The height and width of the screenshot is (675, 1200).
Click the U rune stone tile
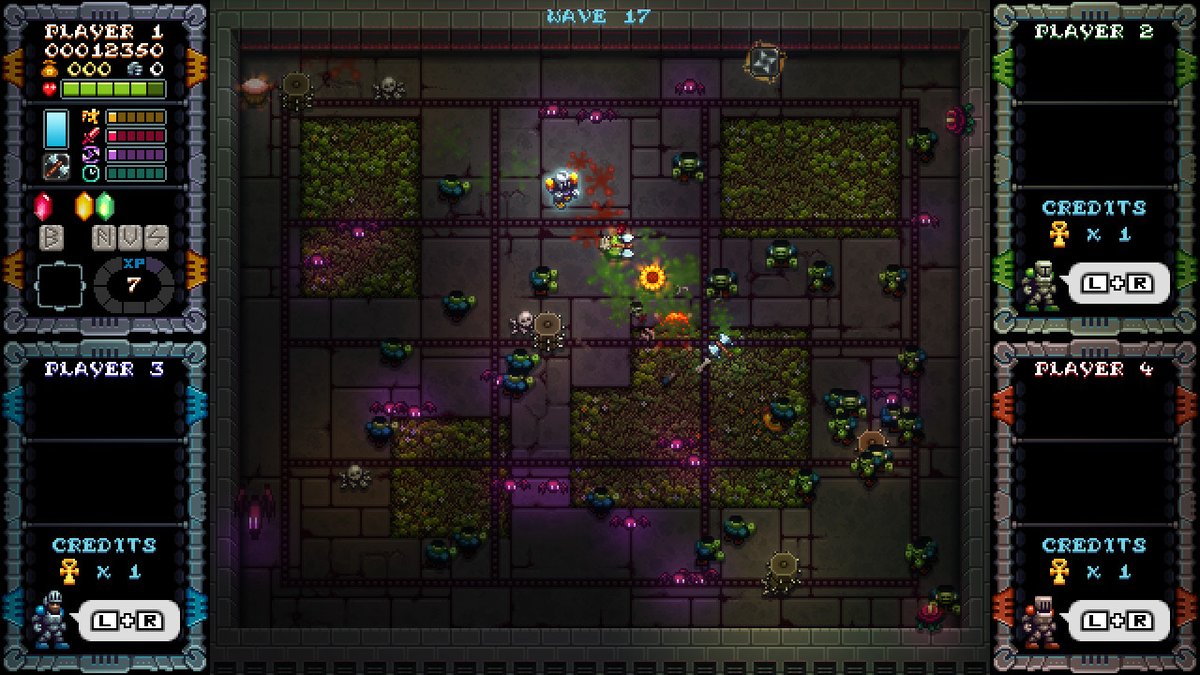pos(130,238)
